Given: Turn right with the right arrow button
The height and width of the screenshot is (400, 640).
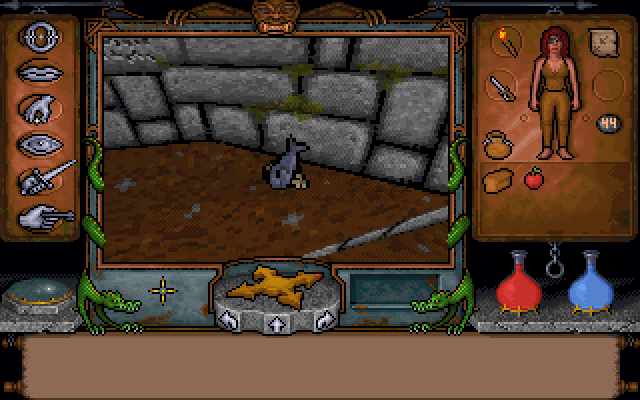Looking at the screenshot, I should [x=321, y=321].
